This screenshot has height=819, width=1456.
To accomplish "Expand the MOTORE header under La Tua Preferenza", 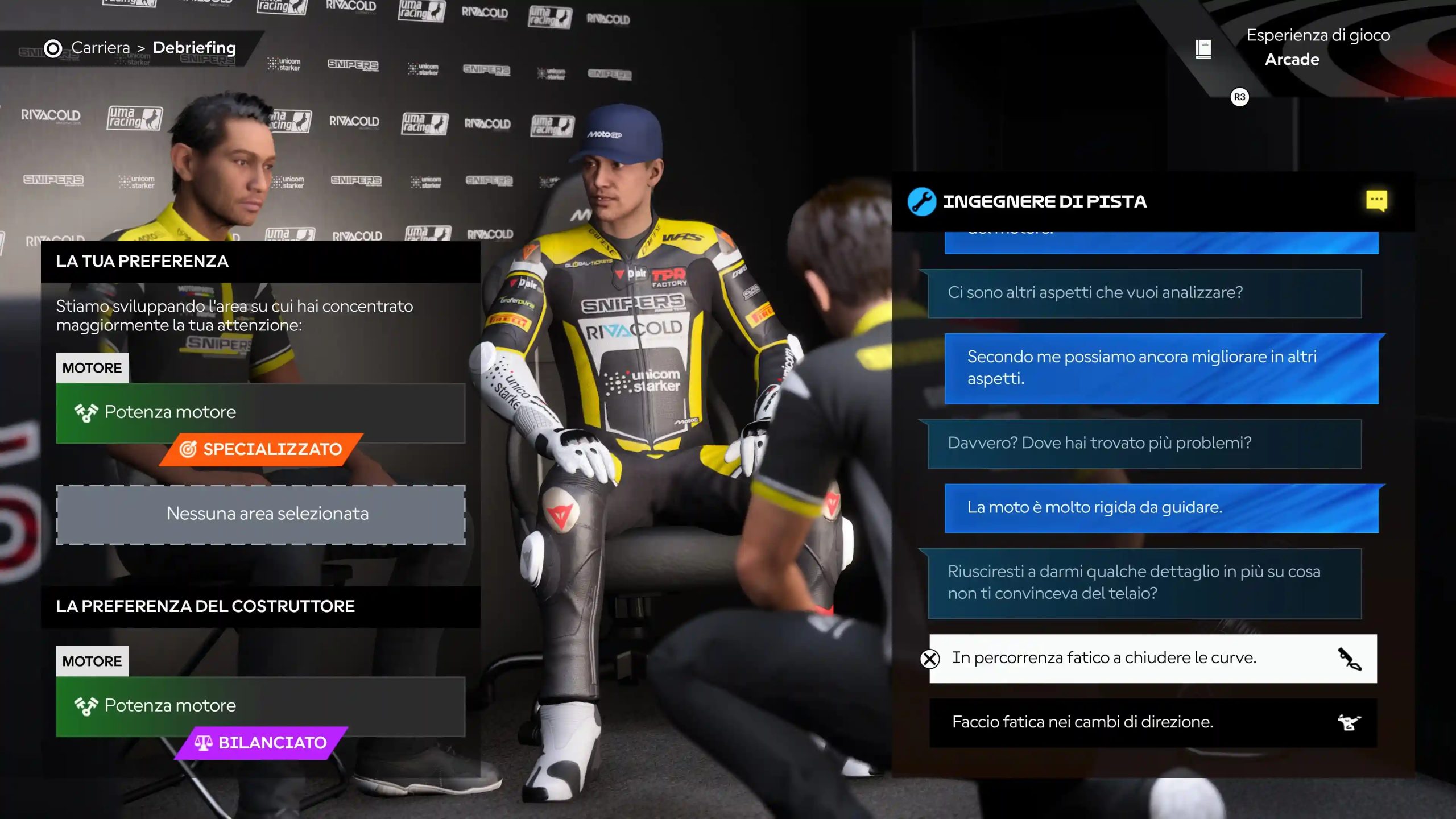I will 92,367.
